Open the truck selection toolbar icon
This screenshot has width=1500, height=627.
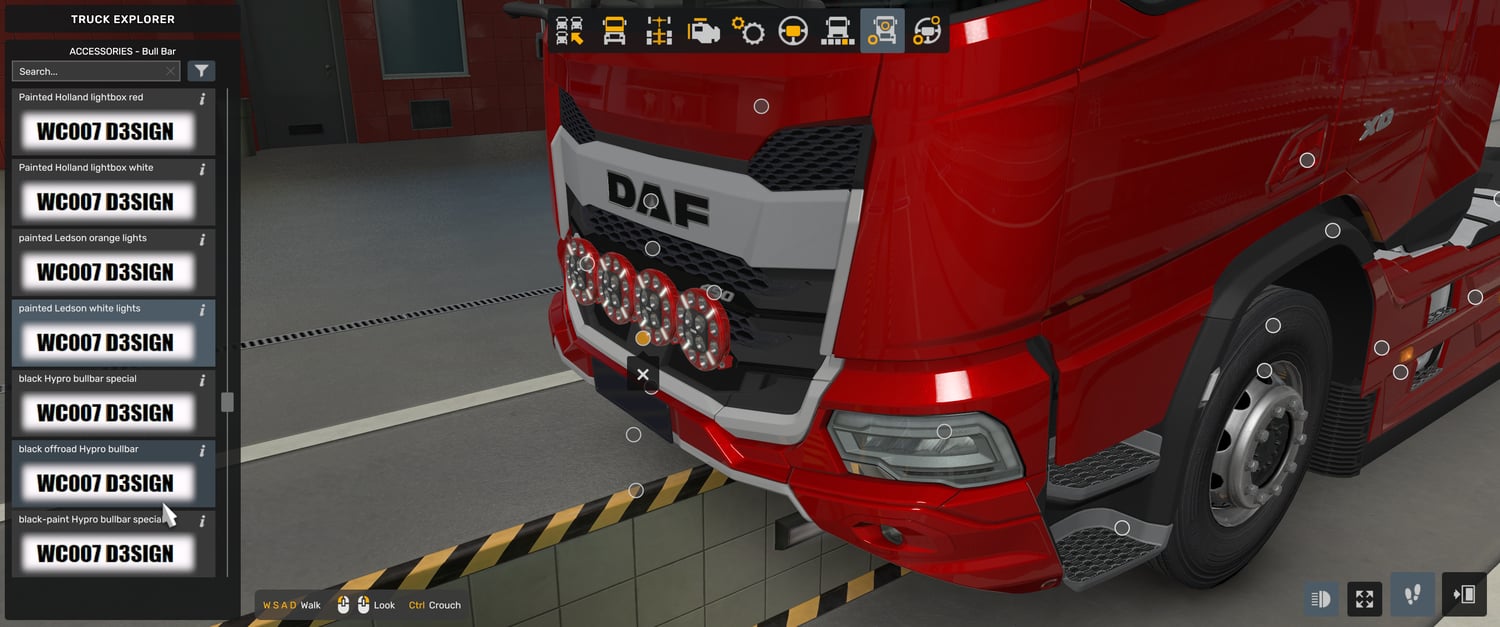coord(570,31)
